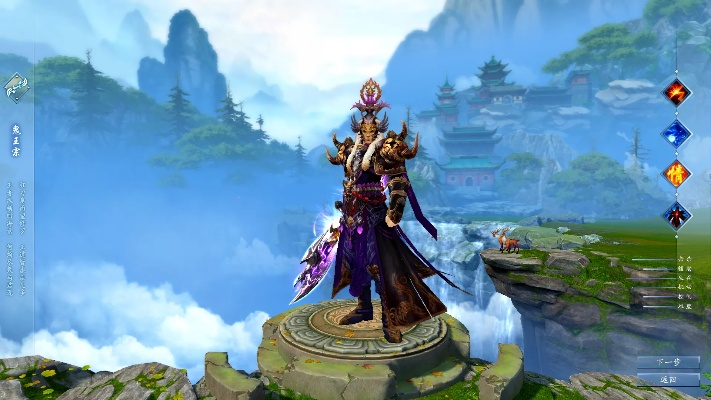Screen dimensions: 711x400
Task: Select the dark figure class icon
Action: point(677,214)
